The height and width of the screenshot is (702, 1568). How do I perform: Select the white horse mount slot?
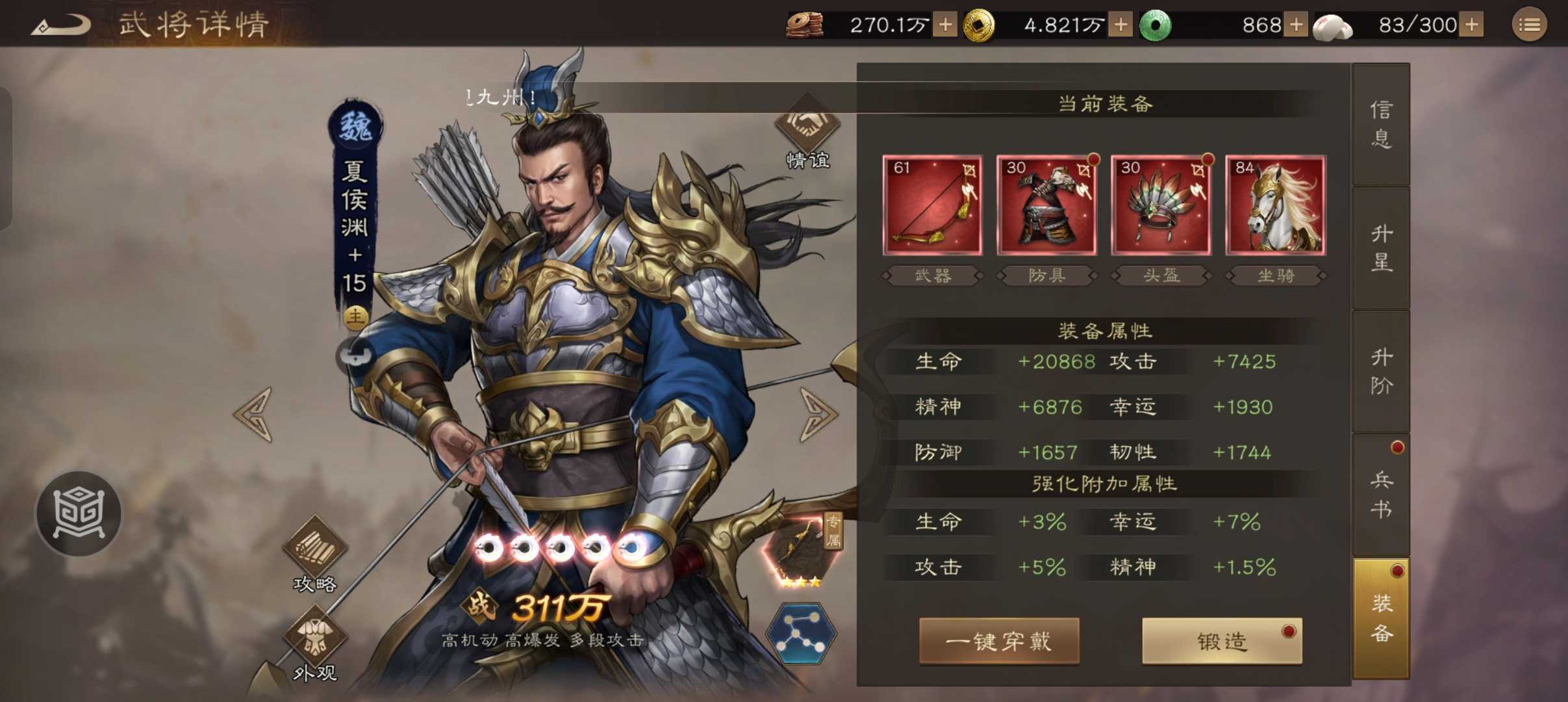(x=1275, y=205)
